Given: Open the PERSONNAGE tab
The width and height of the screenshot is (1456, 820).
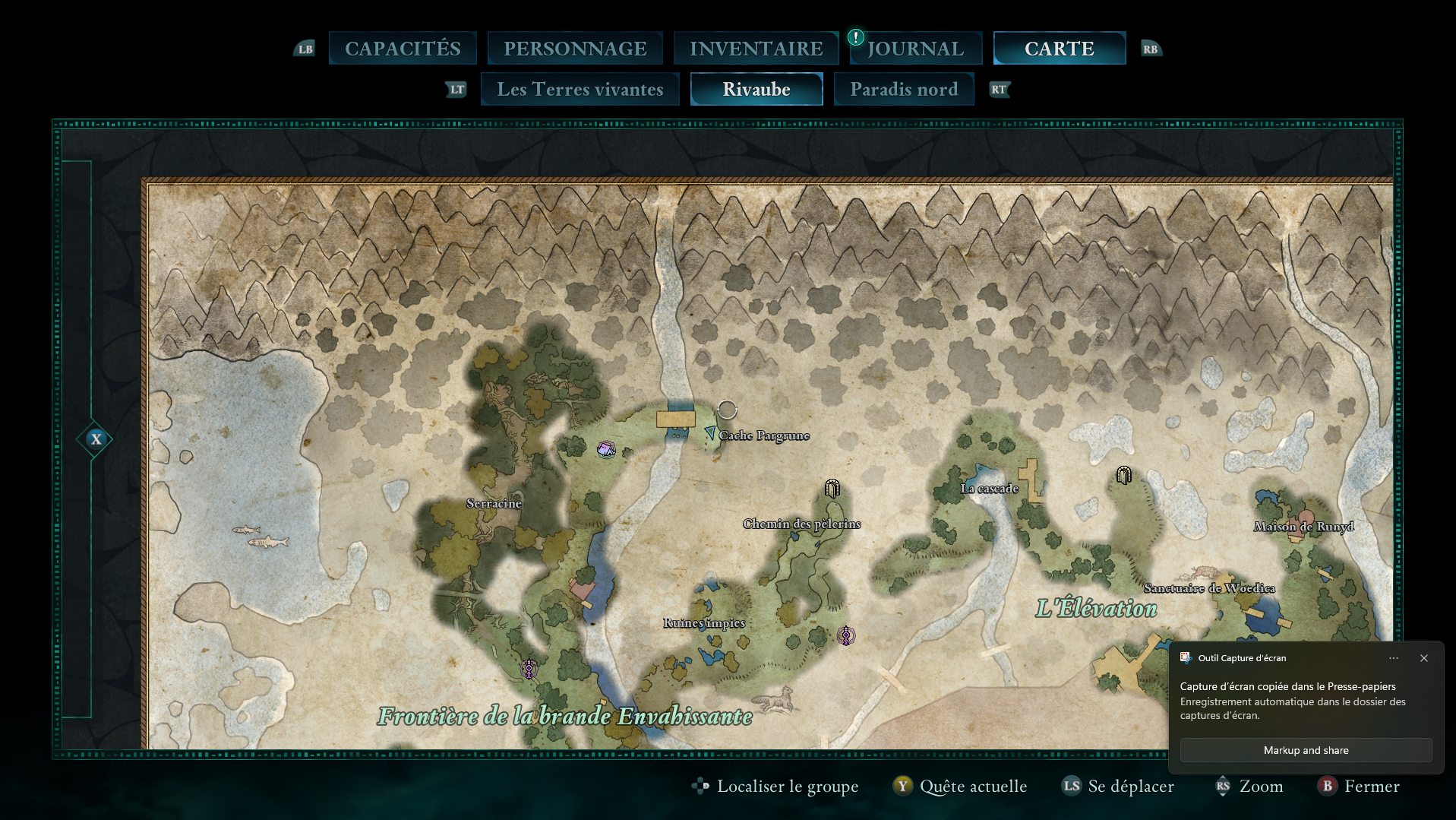Looking at the screenshot, I should pyautogui.click(x=575, y=49).
